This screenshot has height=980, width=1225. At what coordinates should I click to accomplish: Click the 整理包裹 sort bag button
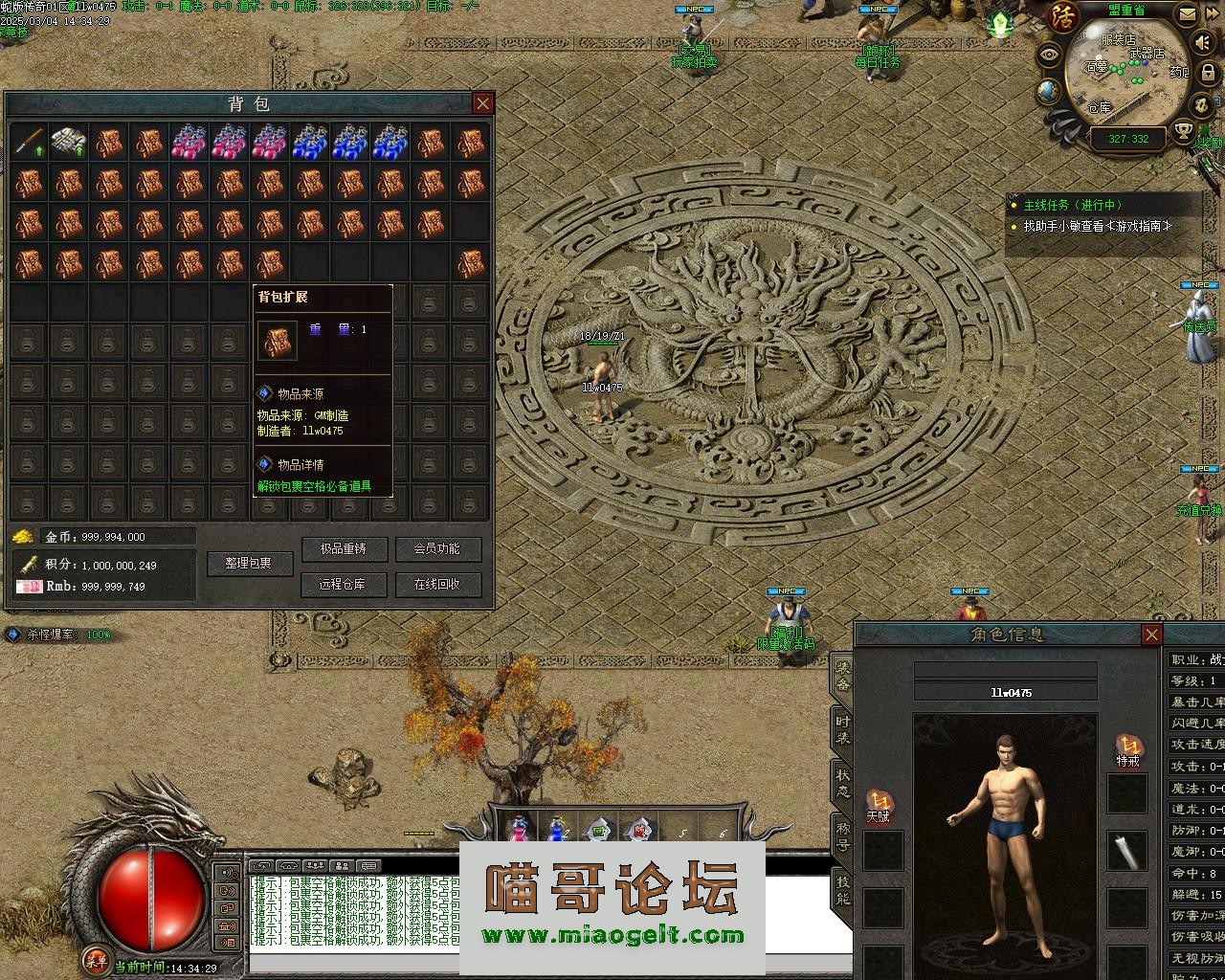249,564
